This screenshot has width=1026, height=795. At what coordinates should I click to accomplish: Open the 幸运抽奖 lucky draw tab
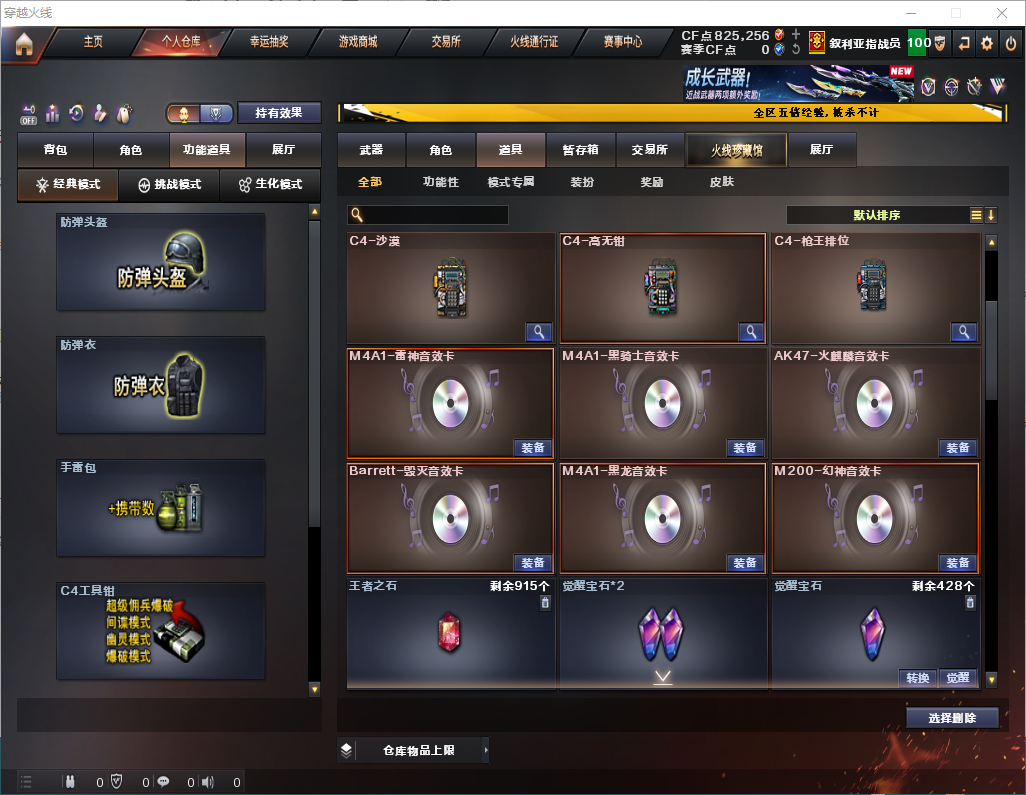pyautogui.click(x=268, y=42)
